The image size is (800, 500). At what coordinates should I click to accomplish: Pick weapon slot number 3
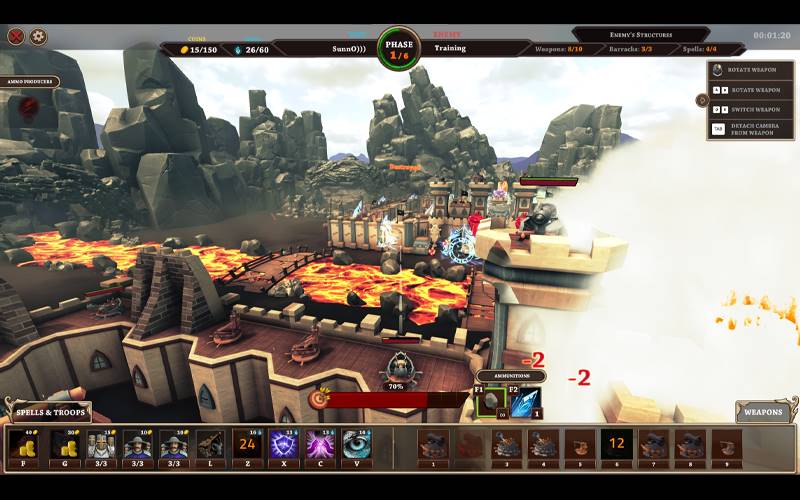tap(507, 445)
